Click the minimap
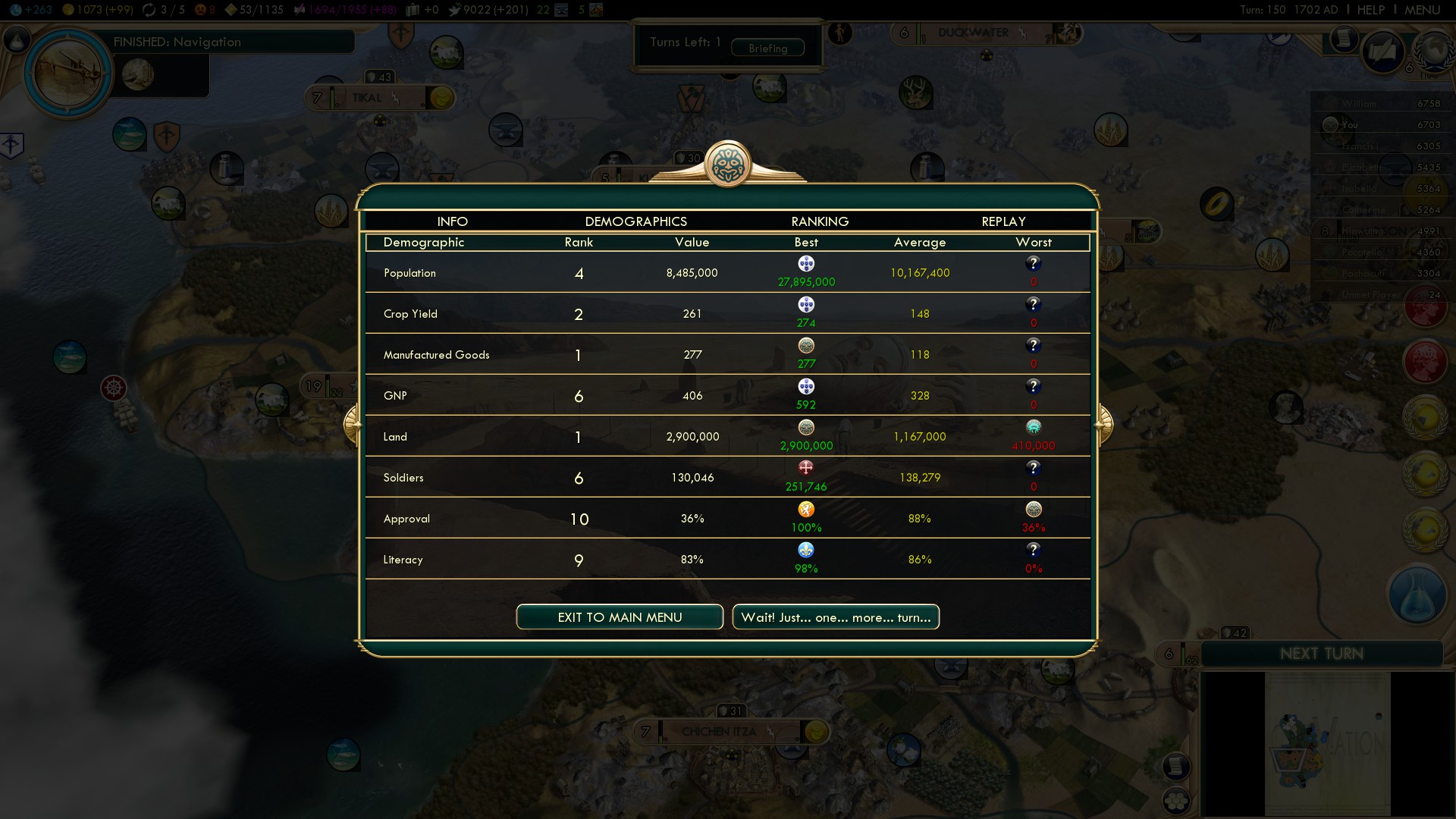 (x=1327, y=743)
